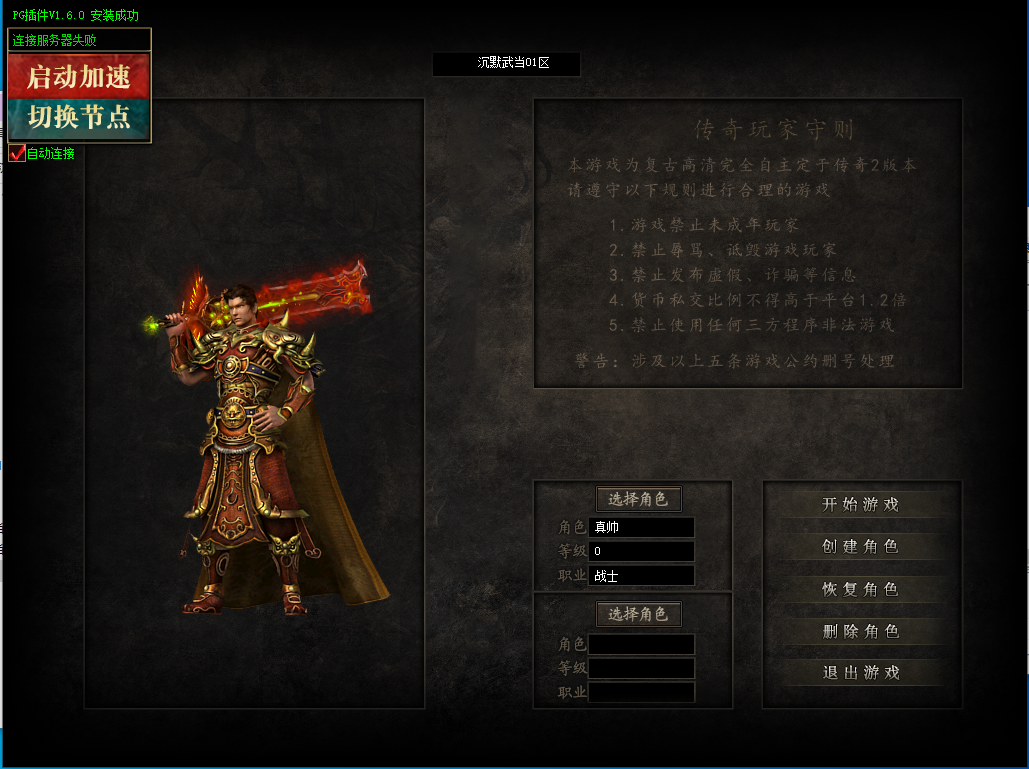The width and height of the screenshot is (1029, 769).
Task: Toggle the 自动连接 auto-connect checkbox
Action: click(17, 153)
